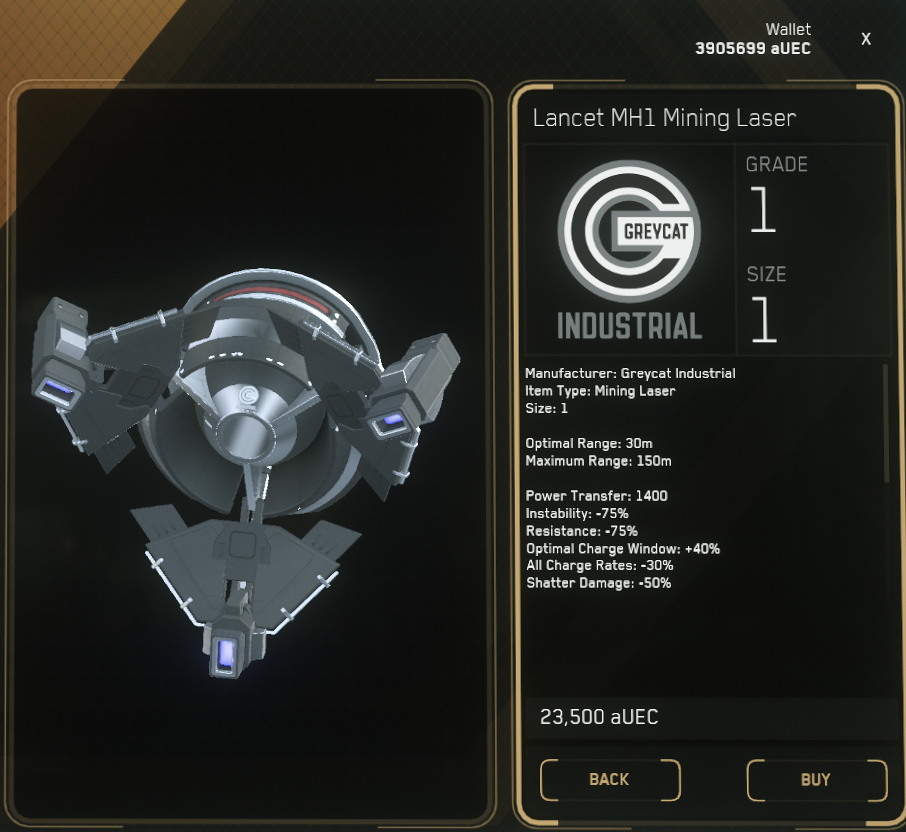Go back with the BACK button
Image resolution: width=906 pixels, height=832 pixels.
point(609,780)
